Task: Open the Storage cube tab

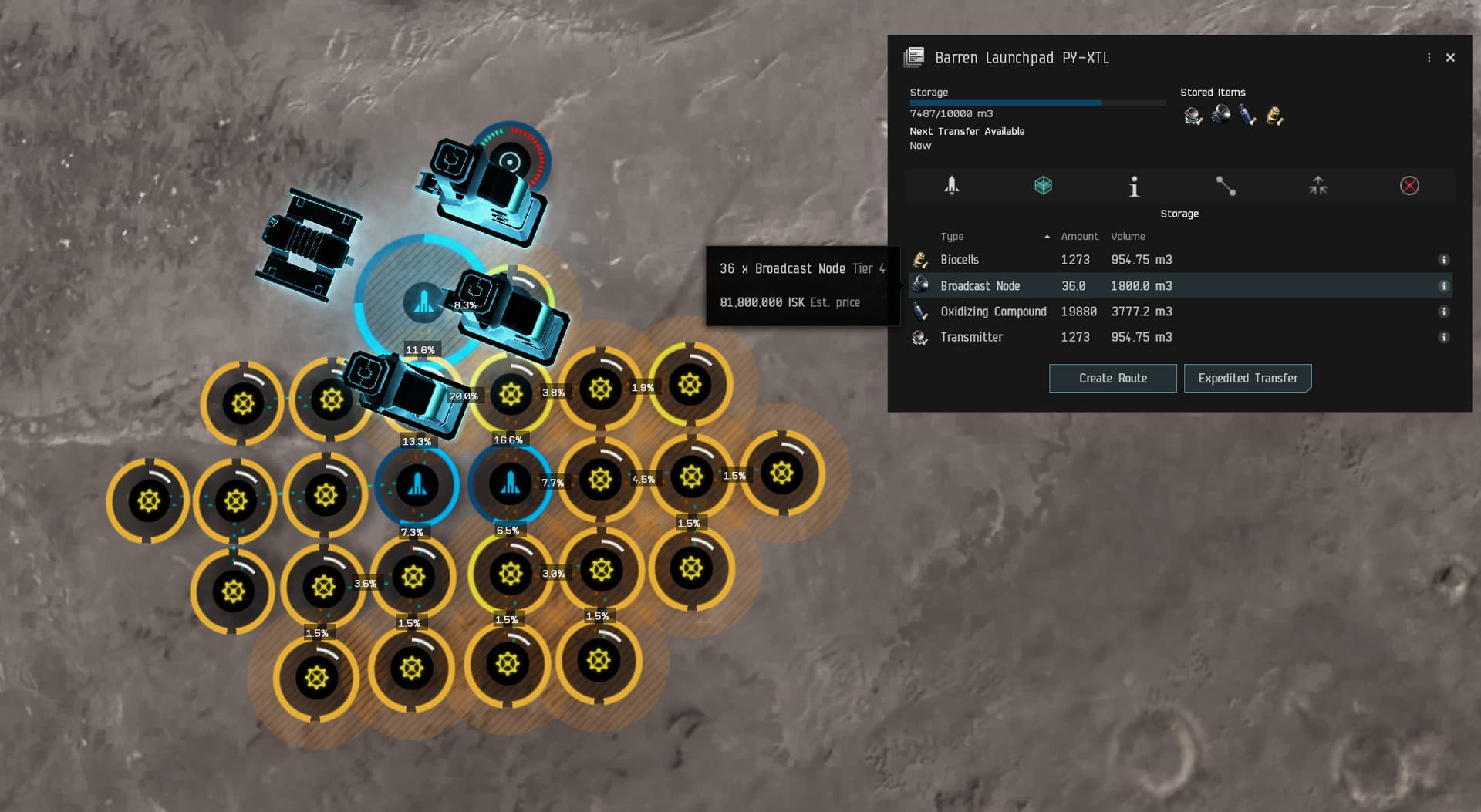Action: (x=1043, y=186)
